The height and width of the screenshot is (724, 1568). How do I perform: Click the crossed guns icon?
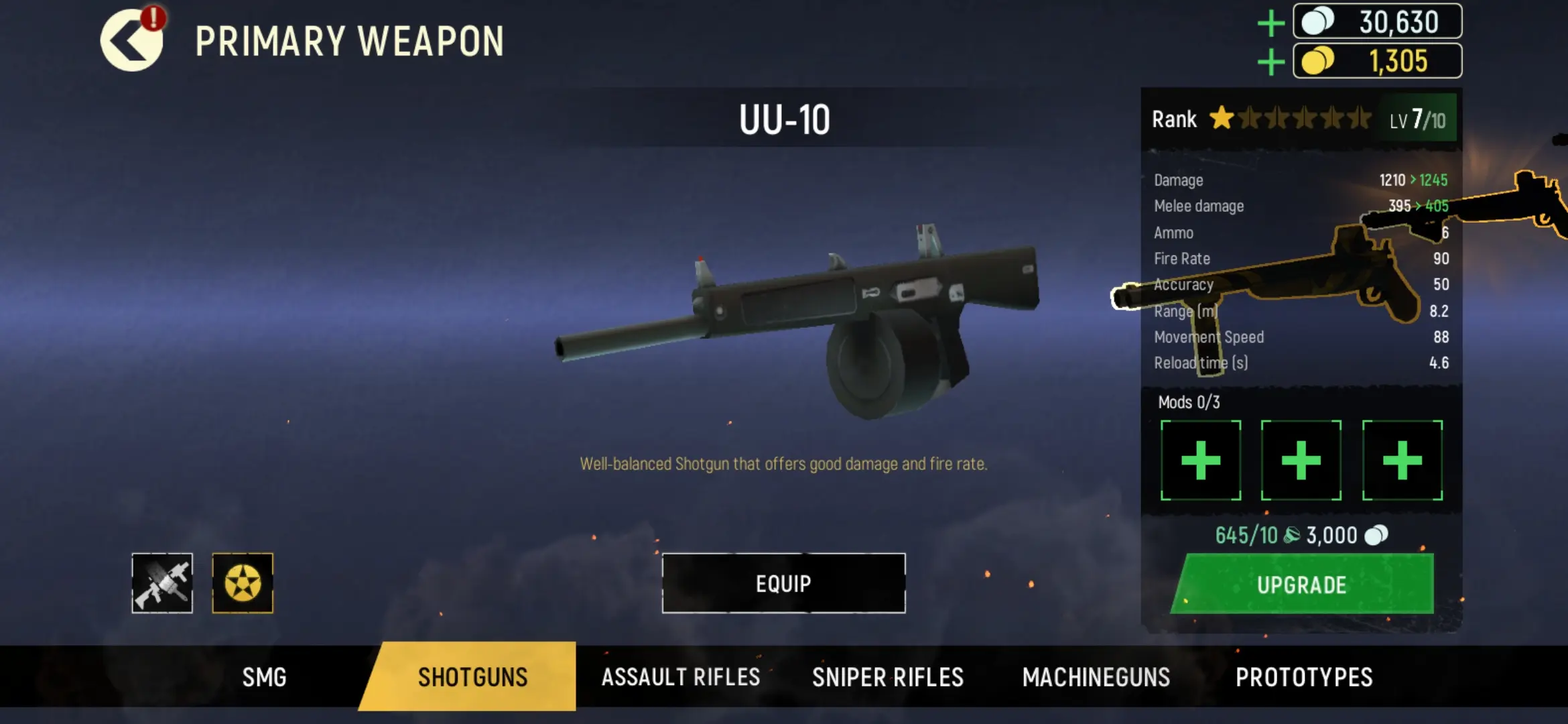click(162, 583)
